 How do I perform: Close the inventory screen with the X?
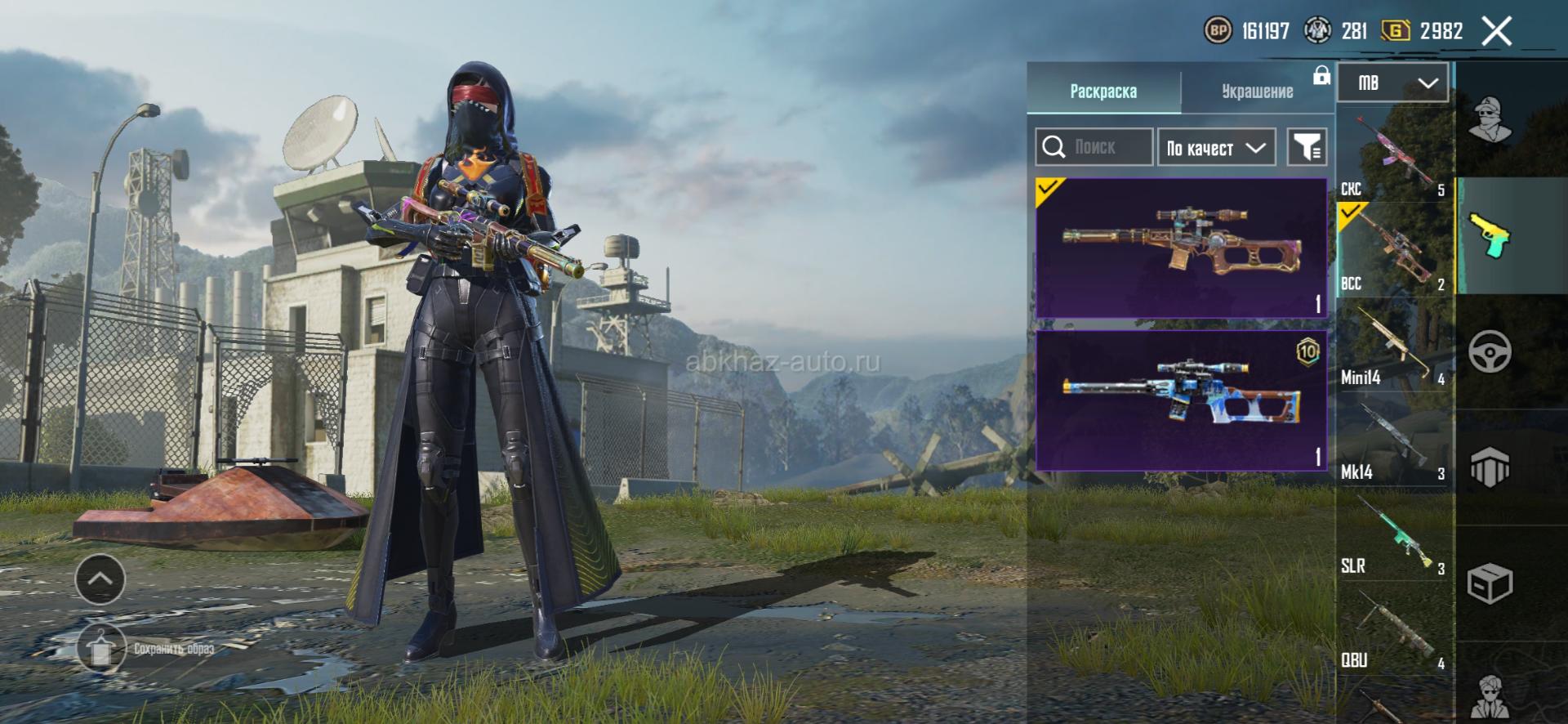click(1496, 32)
